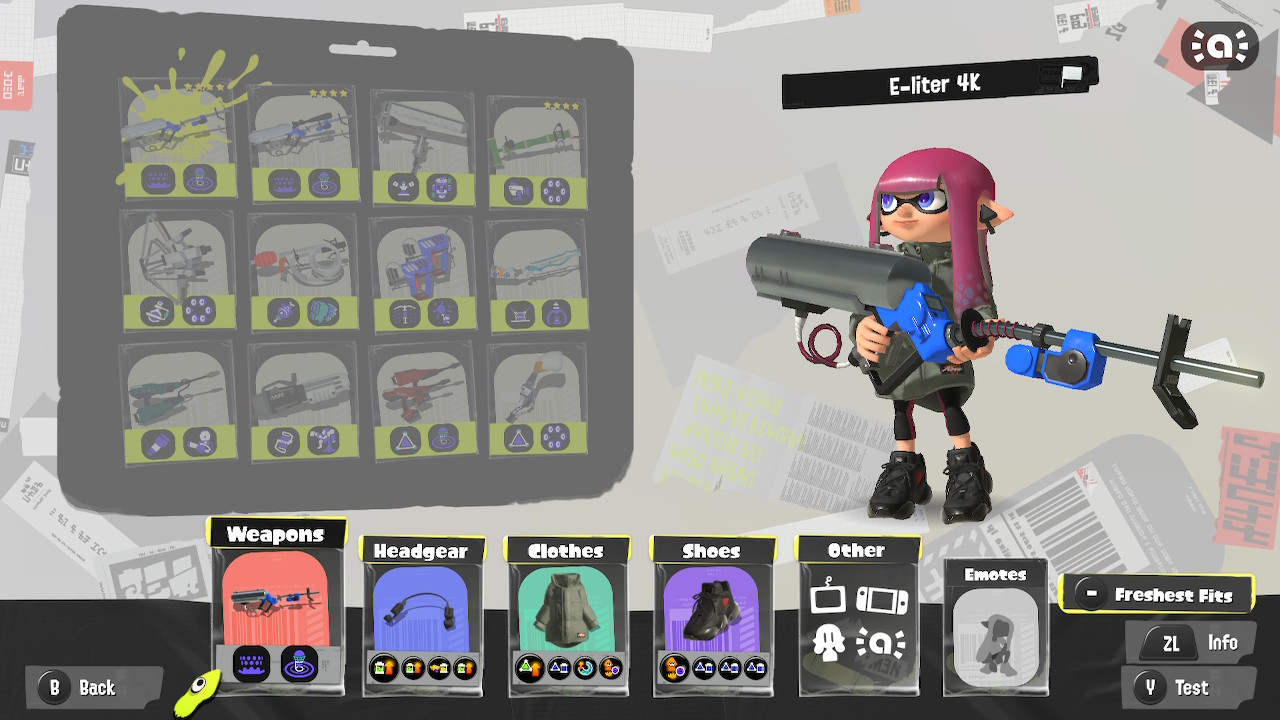The image size is (1280, 720).
Task: Click the sub weapon icon on the highlighted E-liter 4K card
Action: (158, 178)
